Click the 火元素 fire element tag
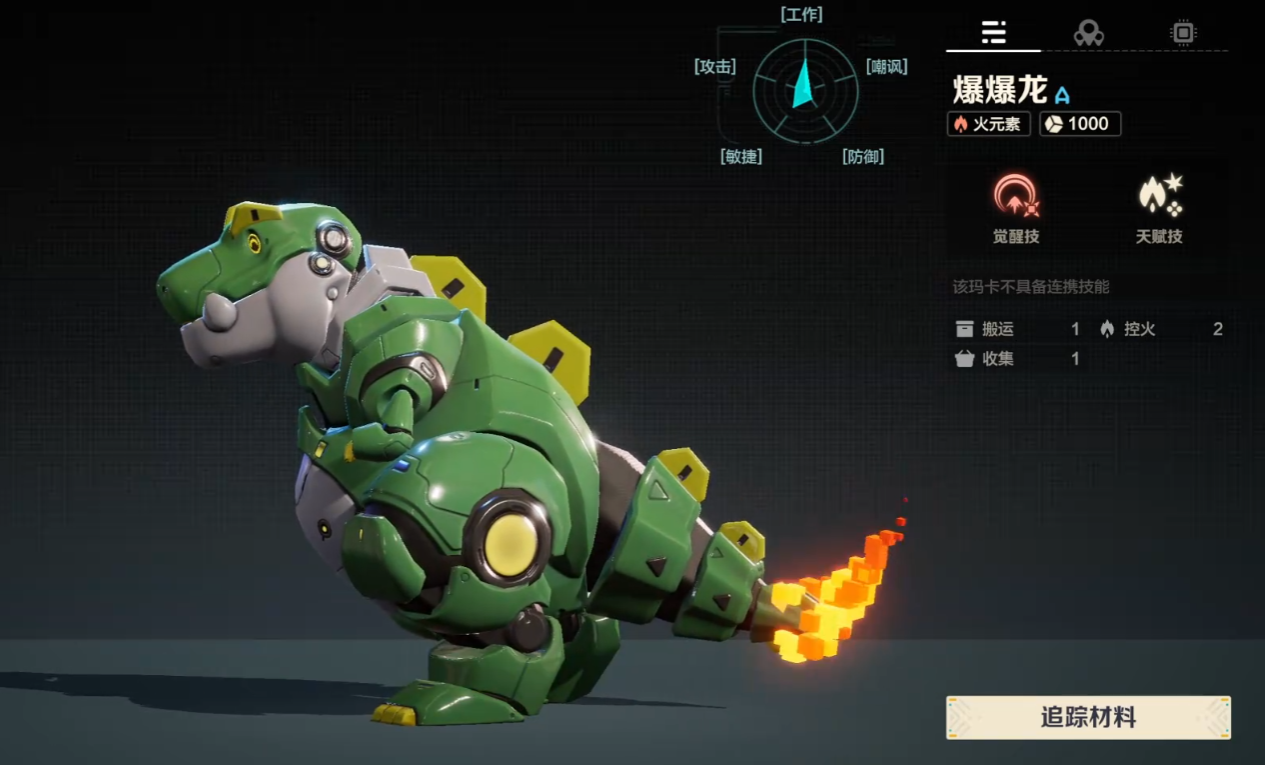The width and height of the screenshot is (1265, 765). (988, 124)
